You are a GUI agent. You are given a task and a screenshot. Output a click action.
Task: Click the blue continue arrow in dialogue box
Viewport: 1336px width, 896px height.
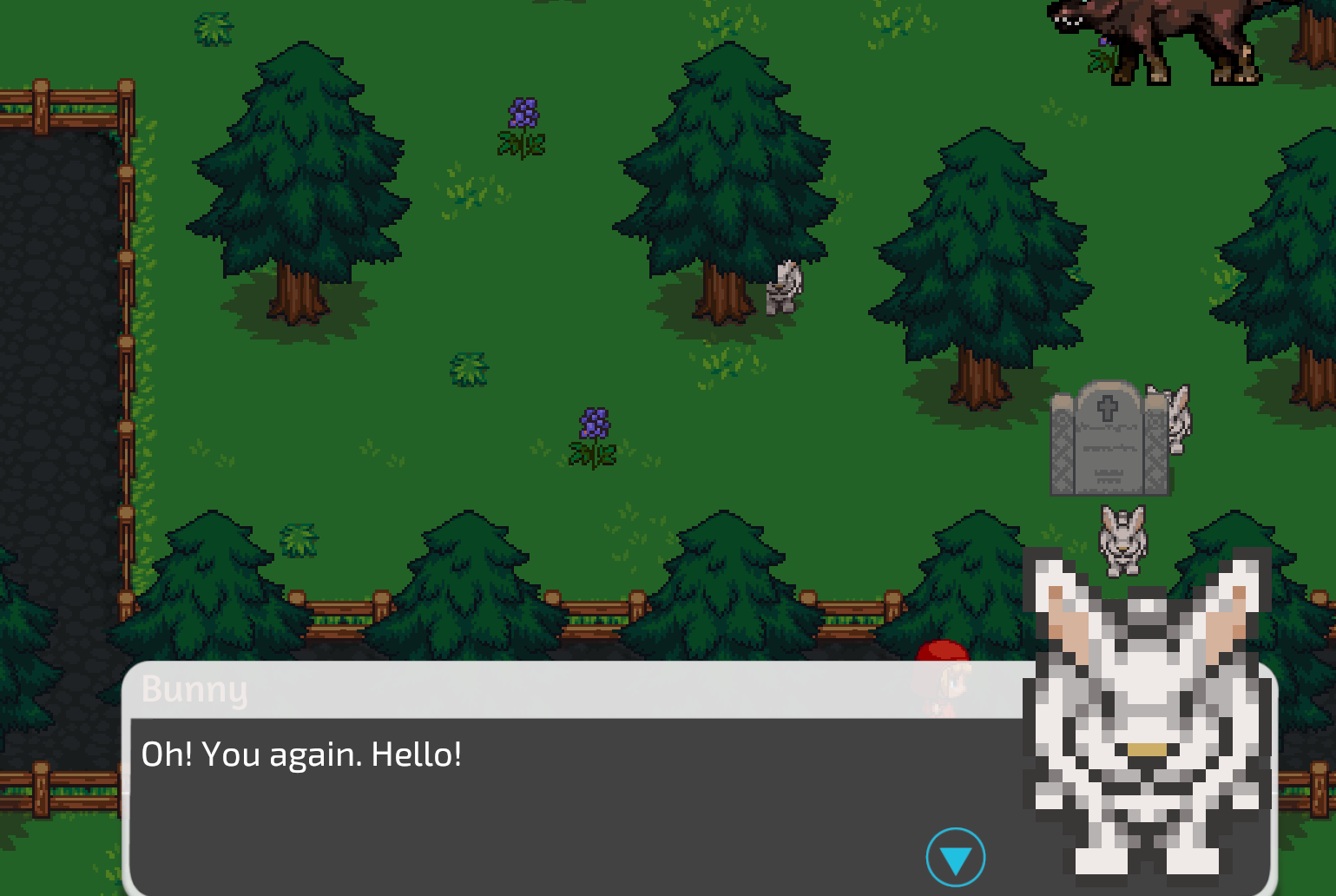coord(958,856)
